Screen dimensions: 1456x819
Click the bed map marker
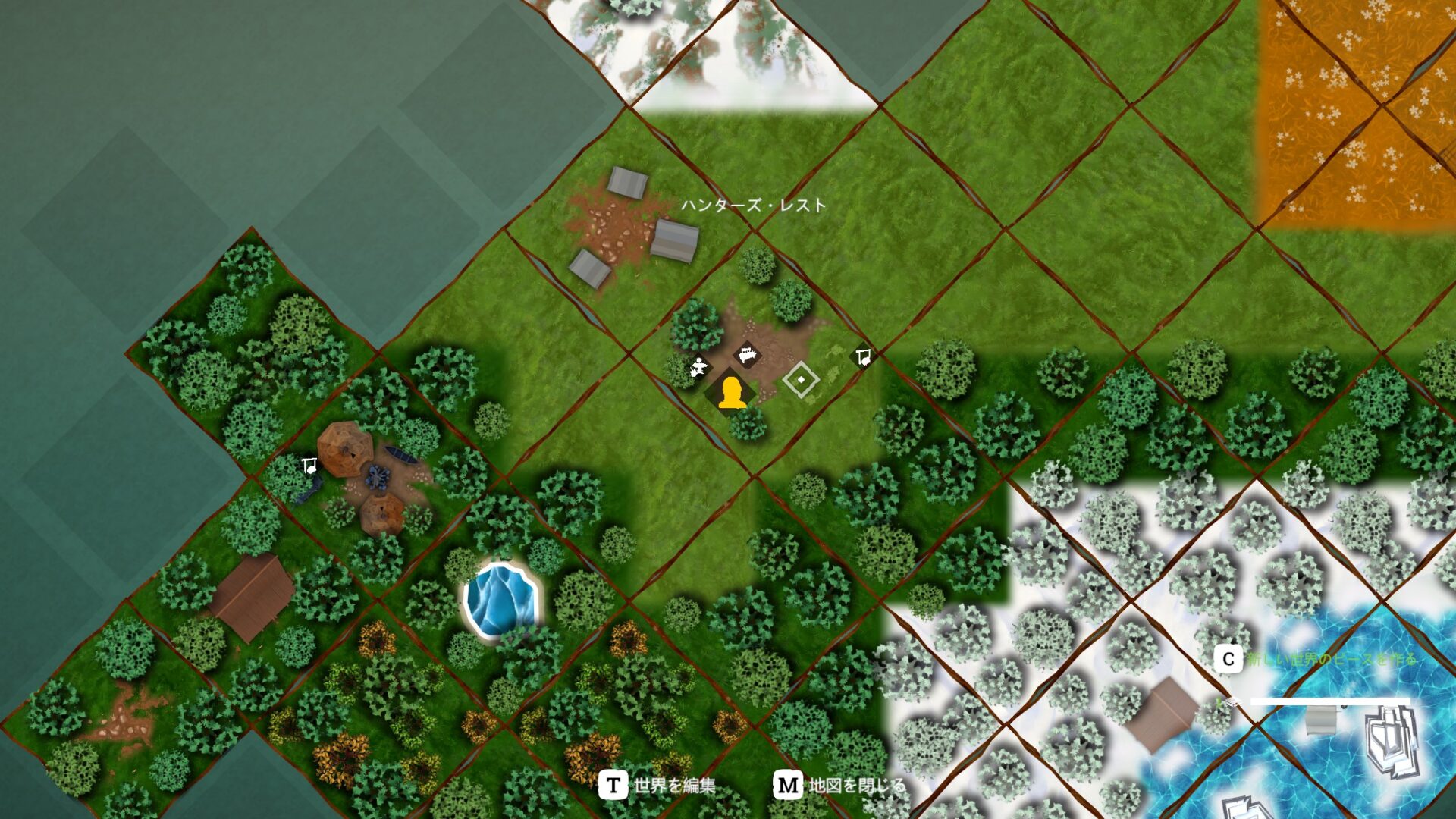pyautogui.click(x=748, y=354)
